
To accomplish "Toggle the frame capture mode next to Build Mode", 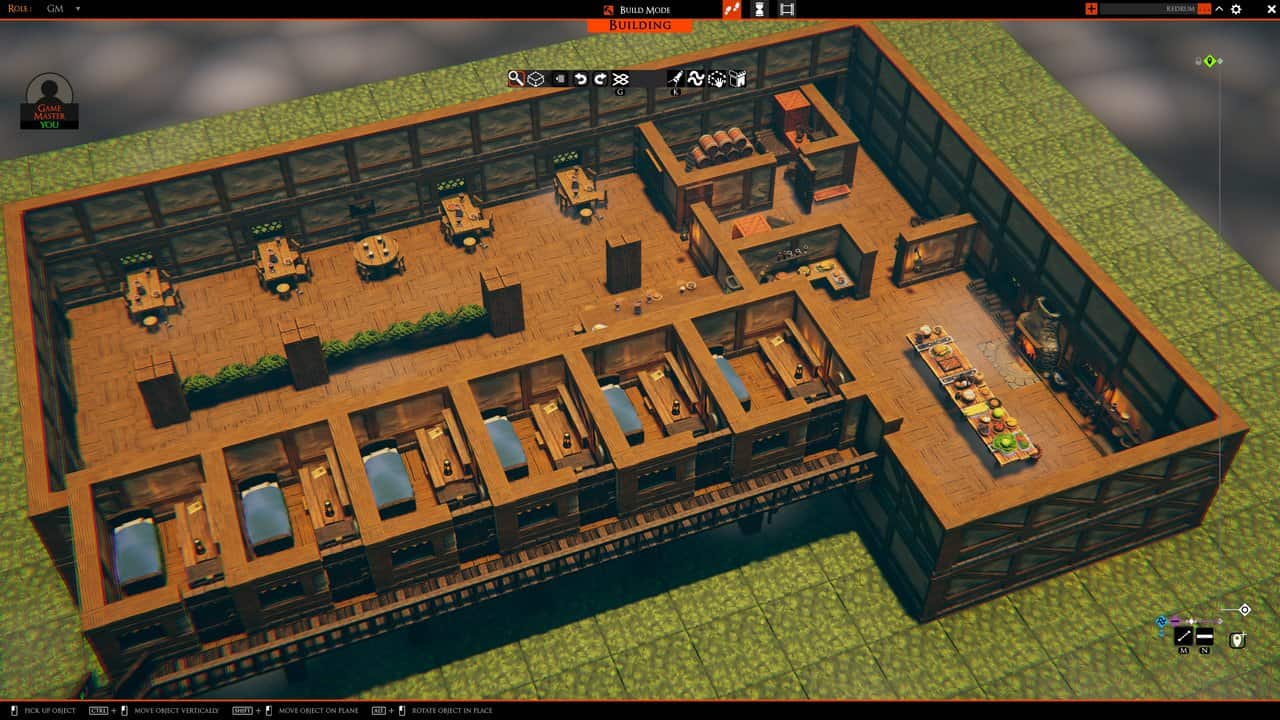I will 785,9.
